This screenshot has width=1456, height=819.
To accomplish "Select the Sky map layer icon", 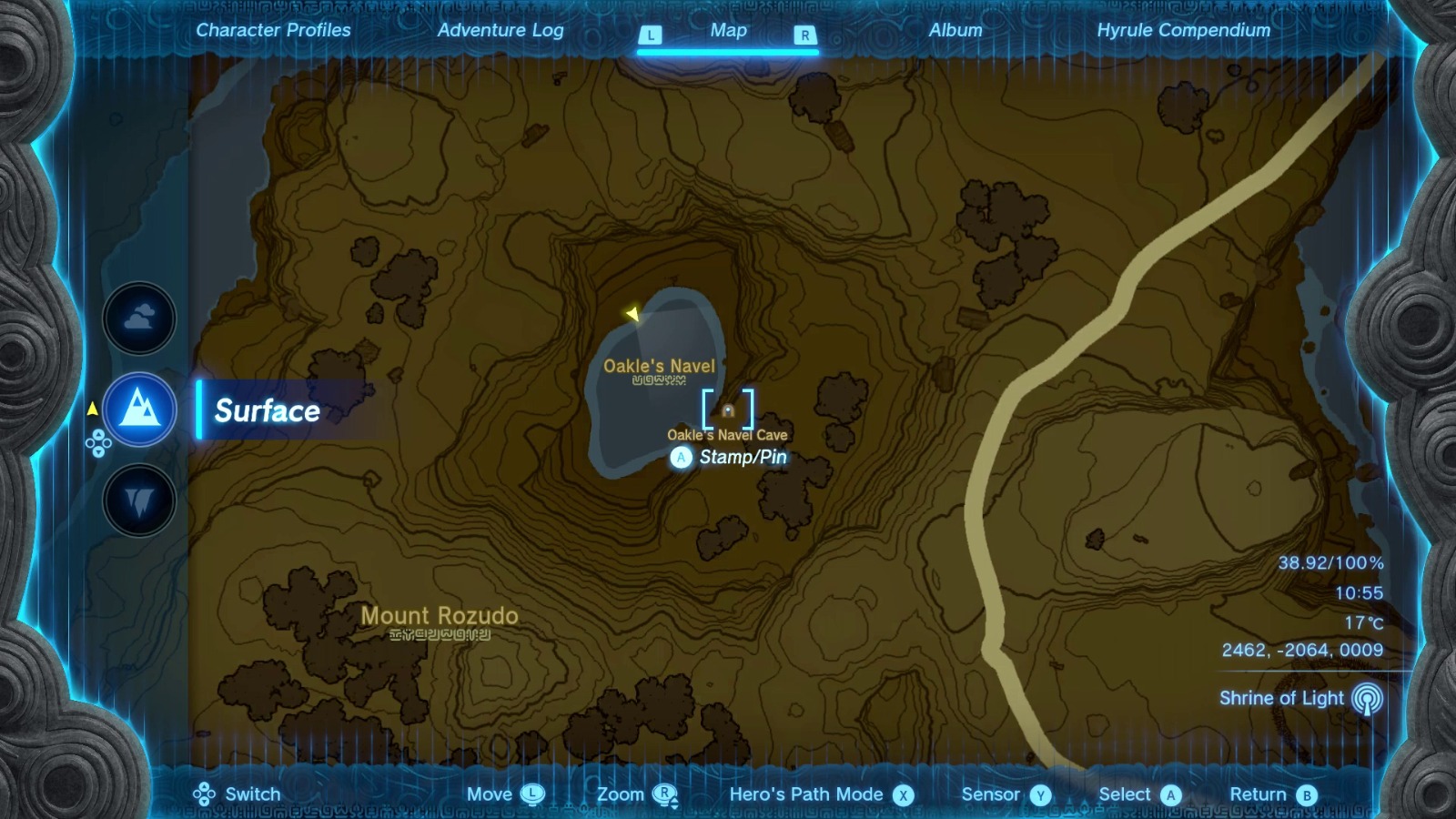I will click(x=138, y=318).
